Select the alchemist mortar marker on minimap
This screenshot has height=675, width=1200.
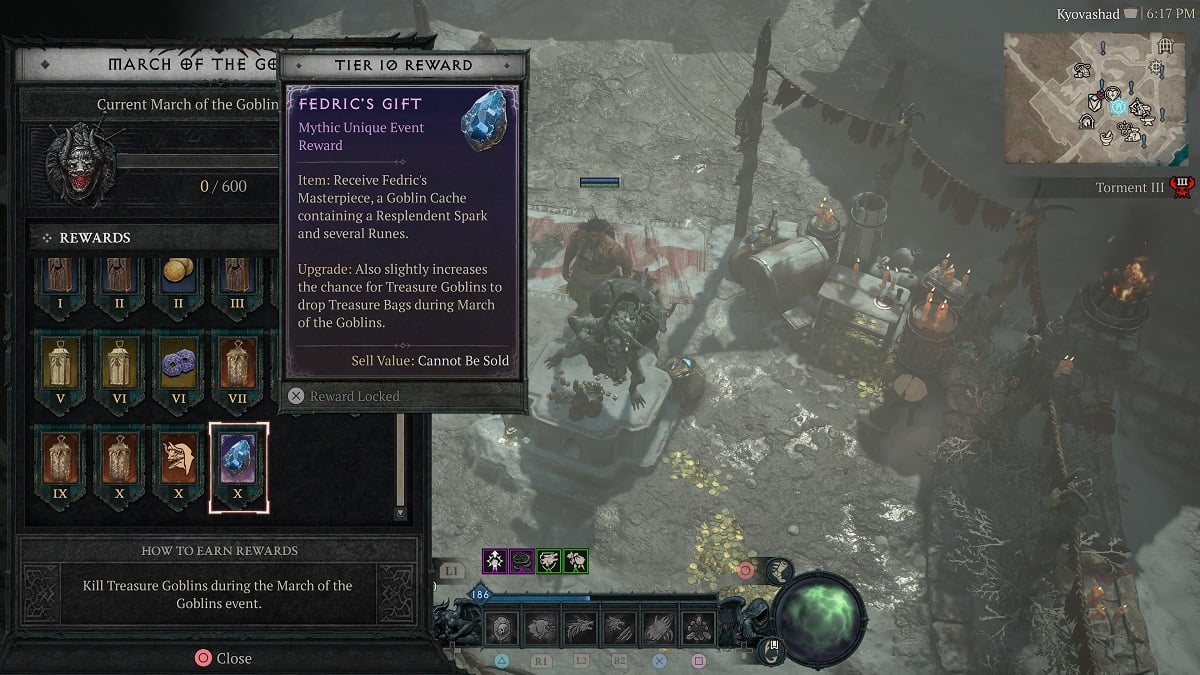[x=1108, y=136]
